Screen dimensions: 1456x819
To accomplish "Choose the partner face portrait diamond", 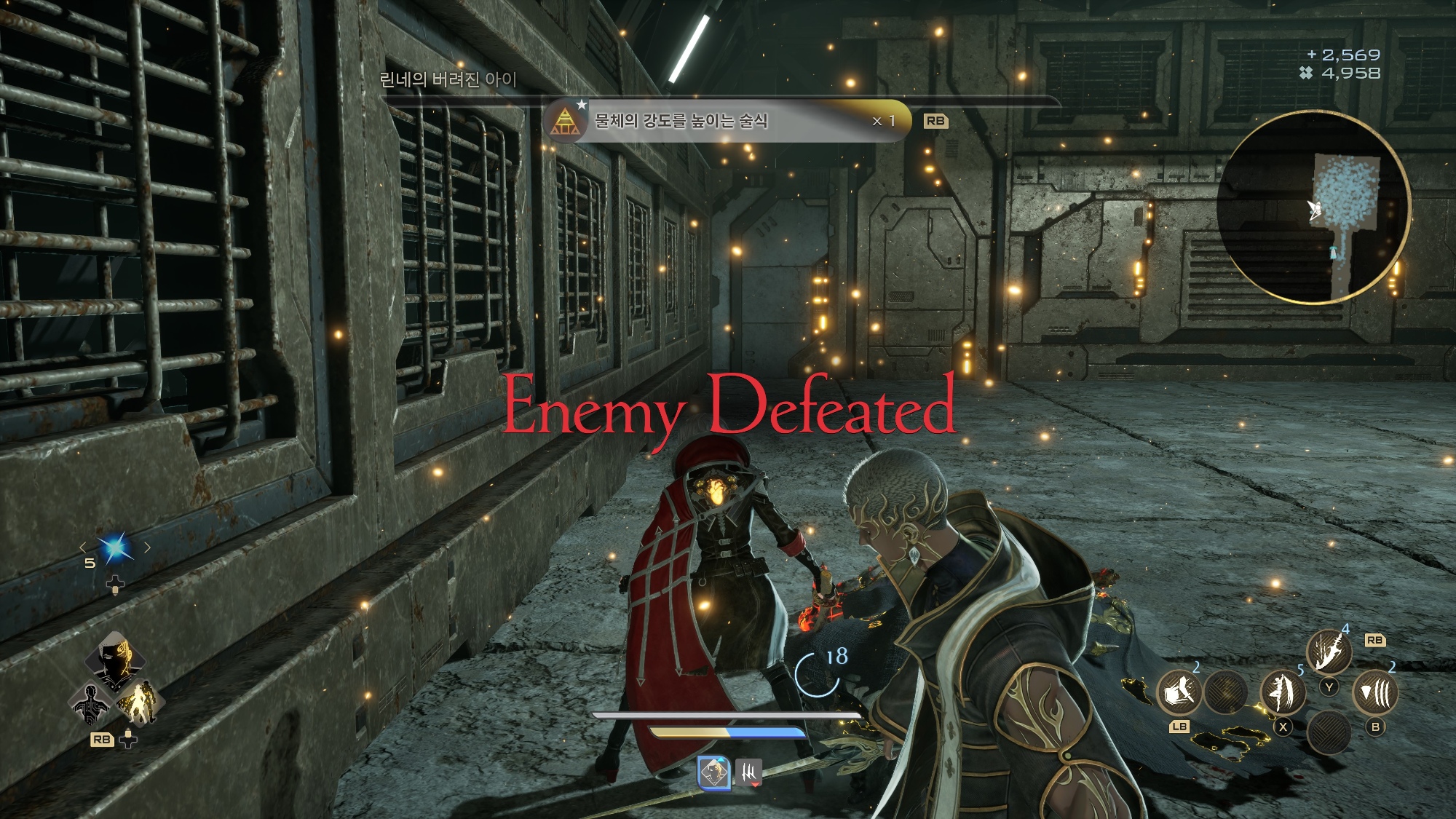I will [x=115, y=660].
